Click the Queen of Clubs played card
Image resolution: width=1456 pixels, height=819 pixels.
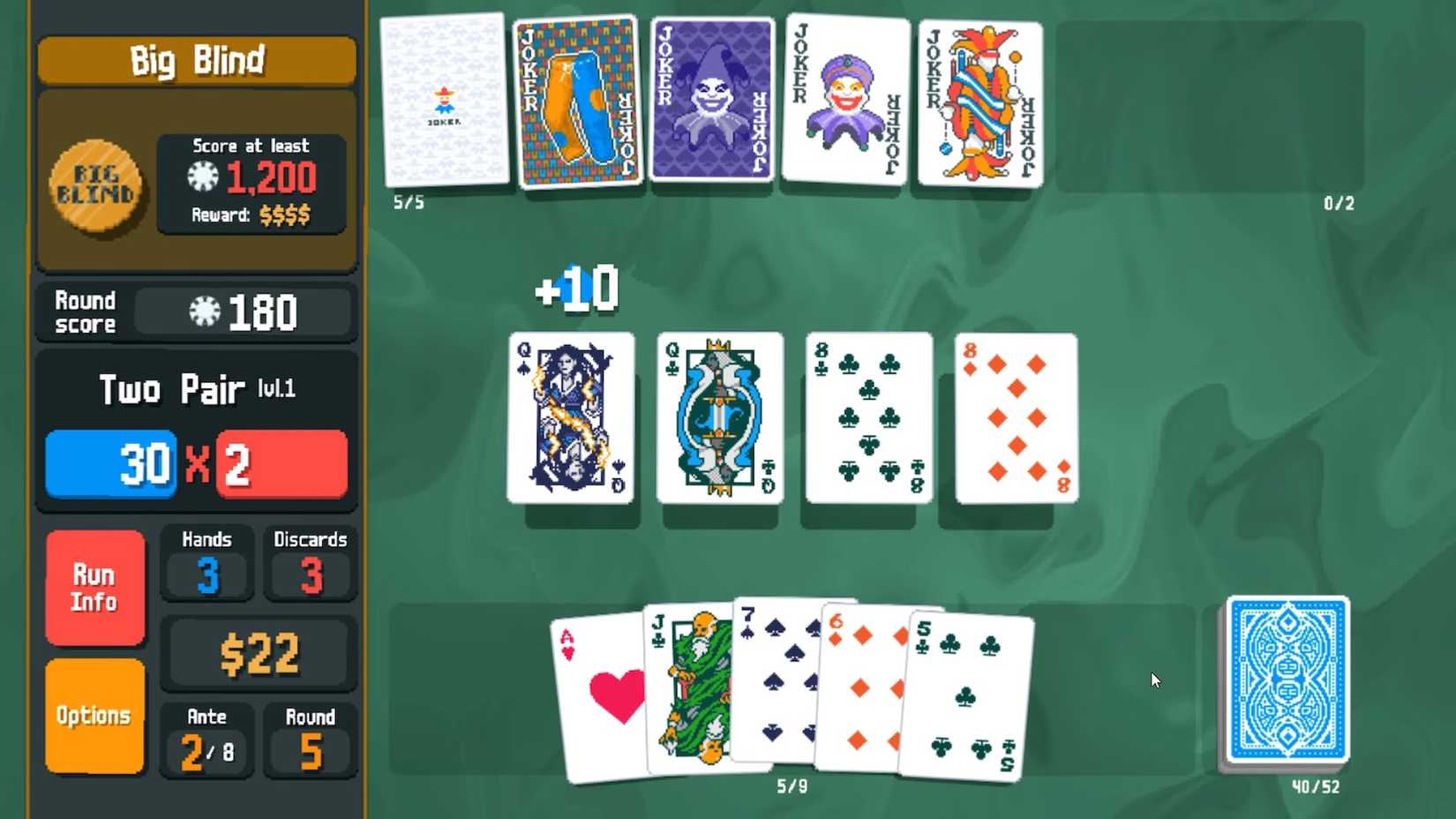tap(719, 417)
